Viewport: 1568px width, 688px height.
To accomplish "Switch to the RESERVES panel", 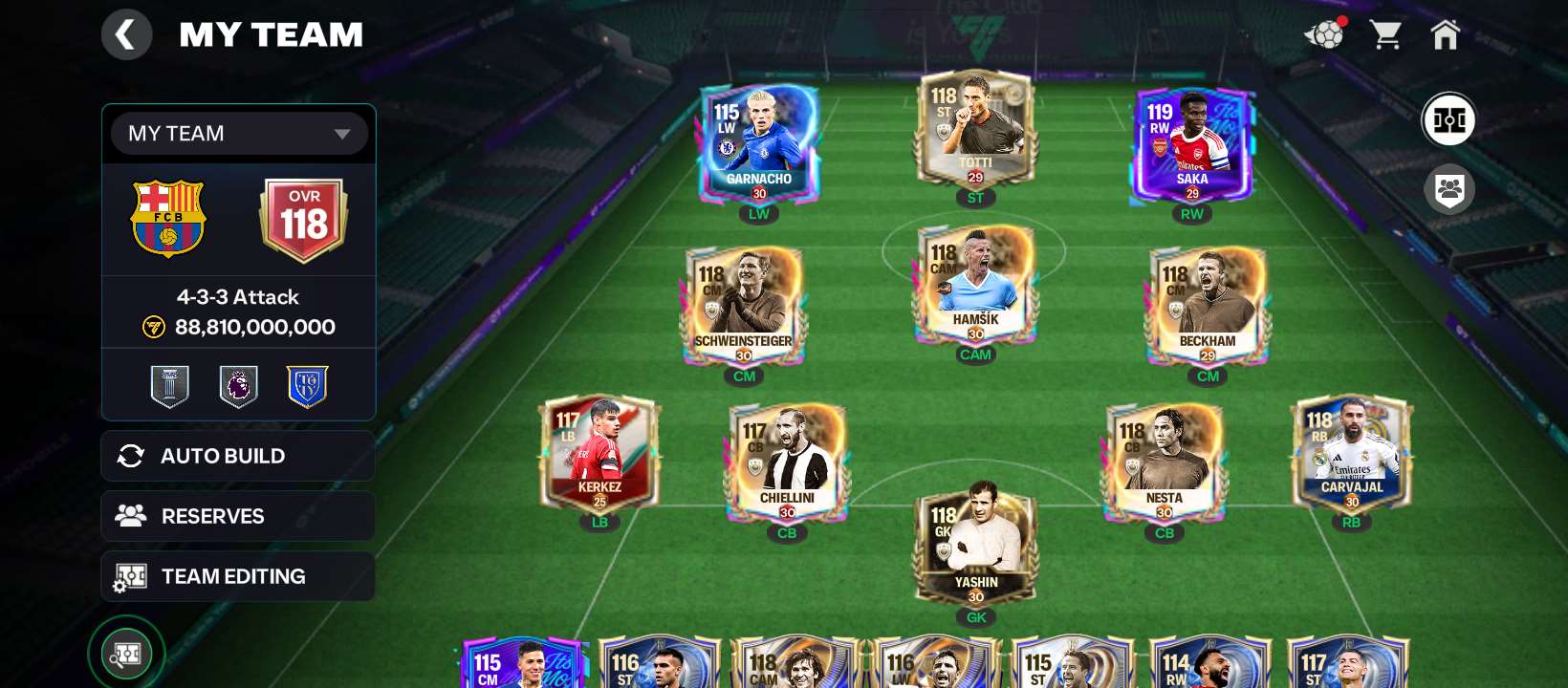I will (238, 516).
